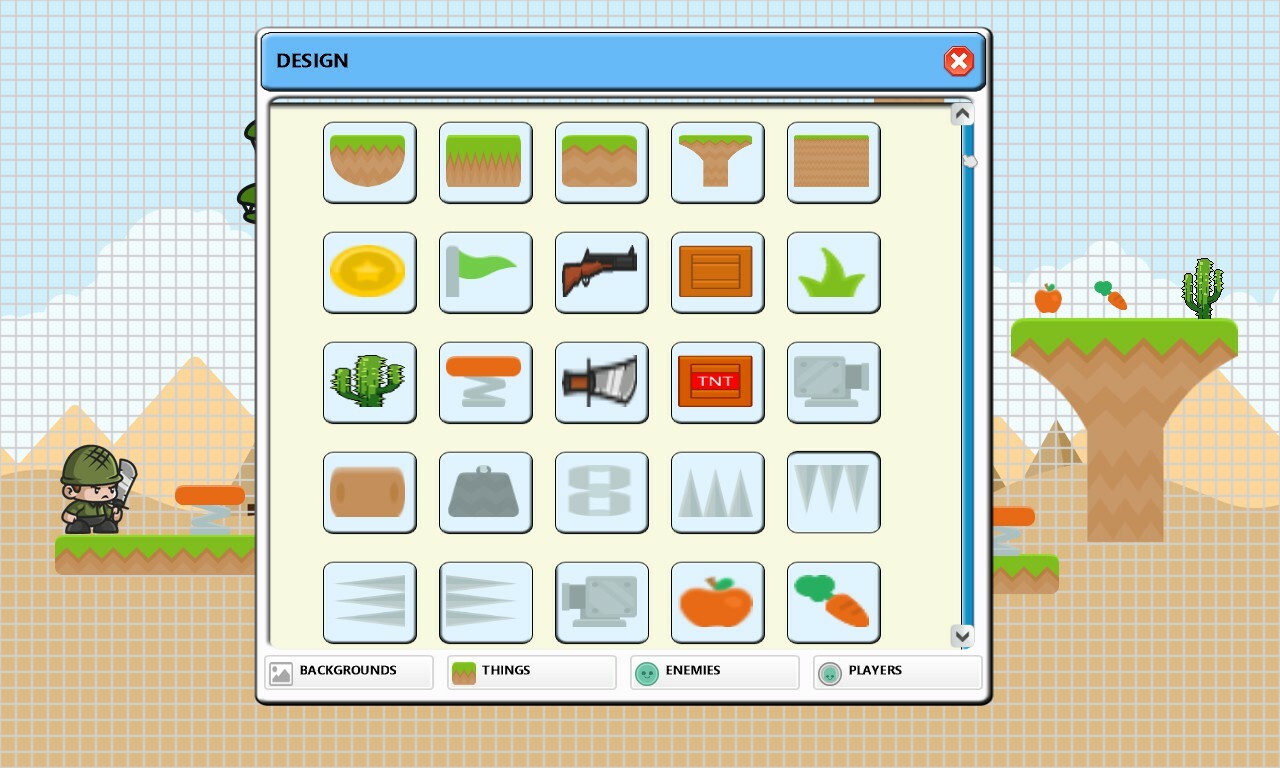Image resolution: width=1280 pixels, height=768 pixels.
Task: Select the circular saw hazard
Action: (601, 382)
